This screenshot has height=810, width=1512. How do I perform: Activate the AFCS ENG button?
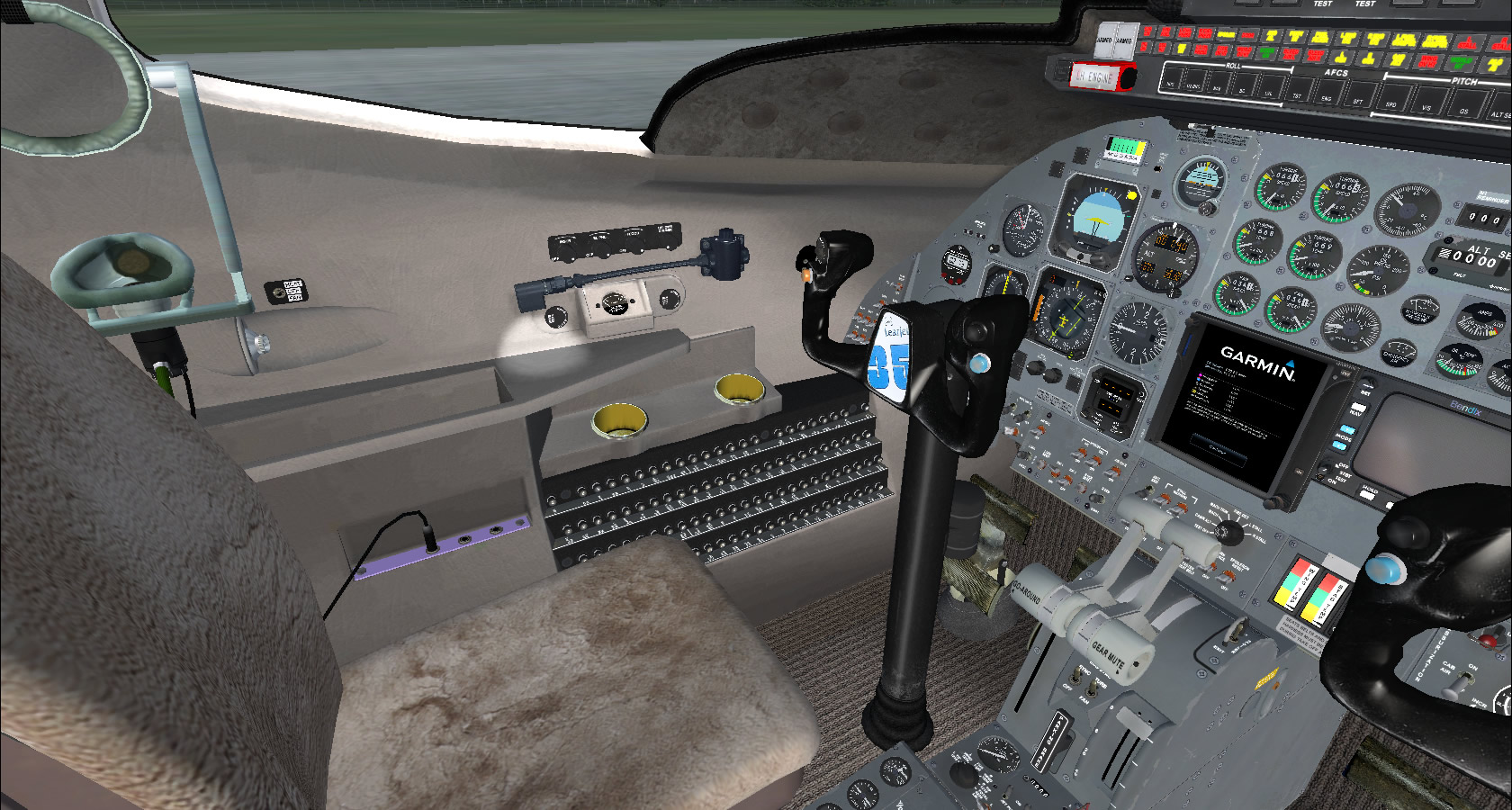click(x=1326, y=96)
